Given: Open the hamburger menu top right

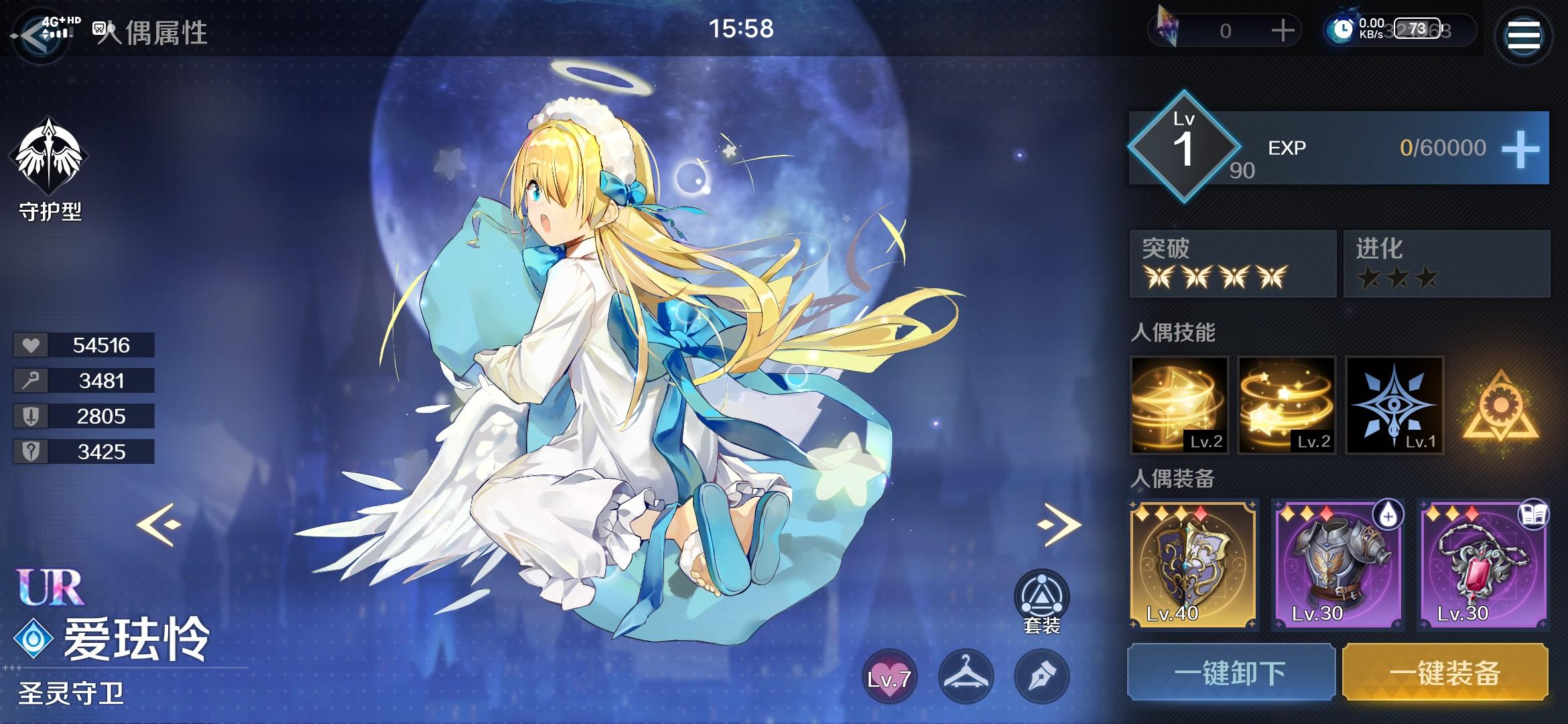Looking at the screenshot, I should 1523,35.
